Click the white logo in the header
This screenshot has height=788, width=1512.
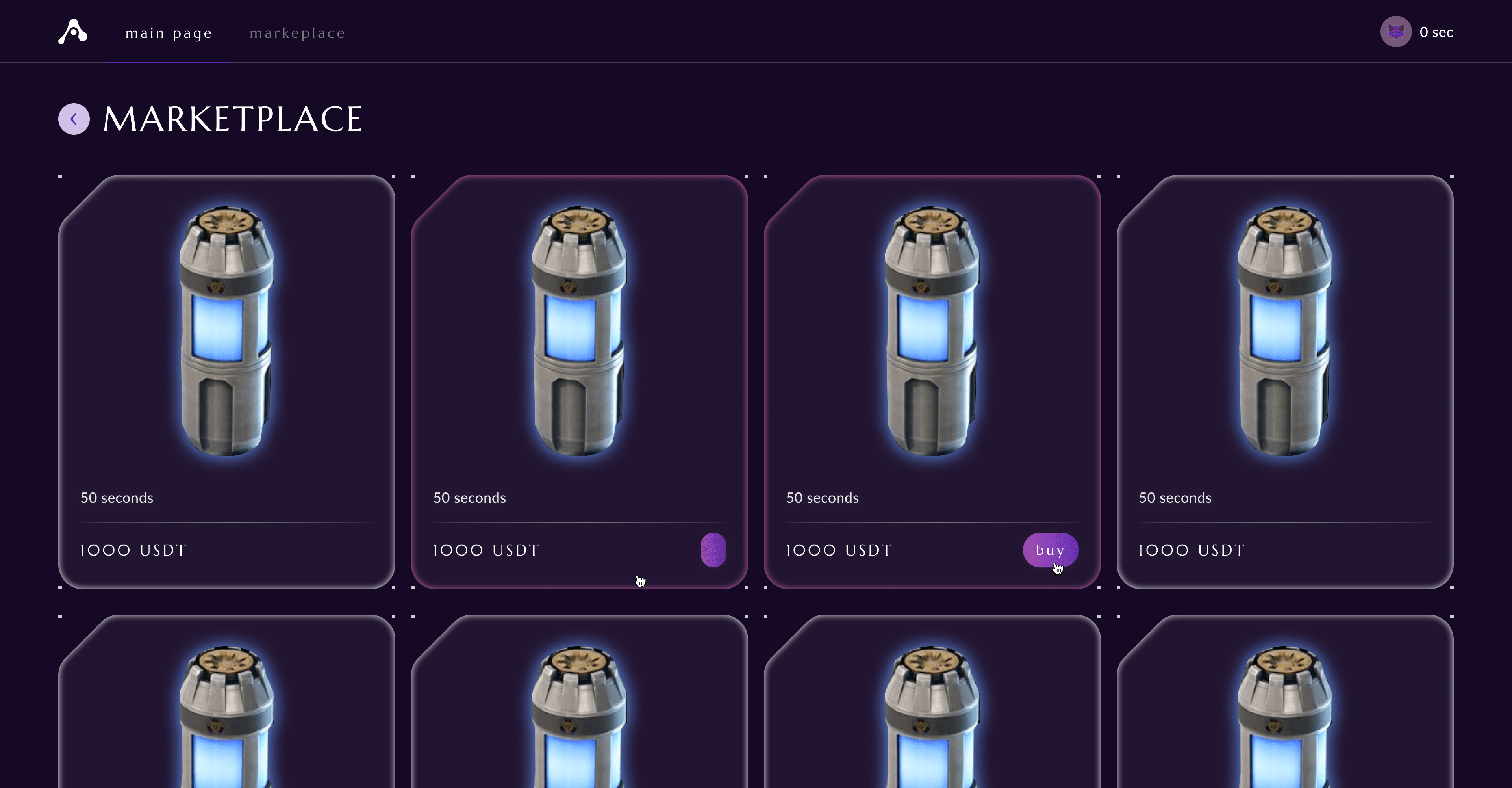(x=73, y=32)
